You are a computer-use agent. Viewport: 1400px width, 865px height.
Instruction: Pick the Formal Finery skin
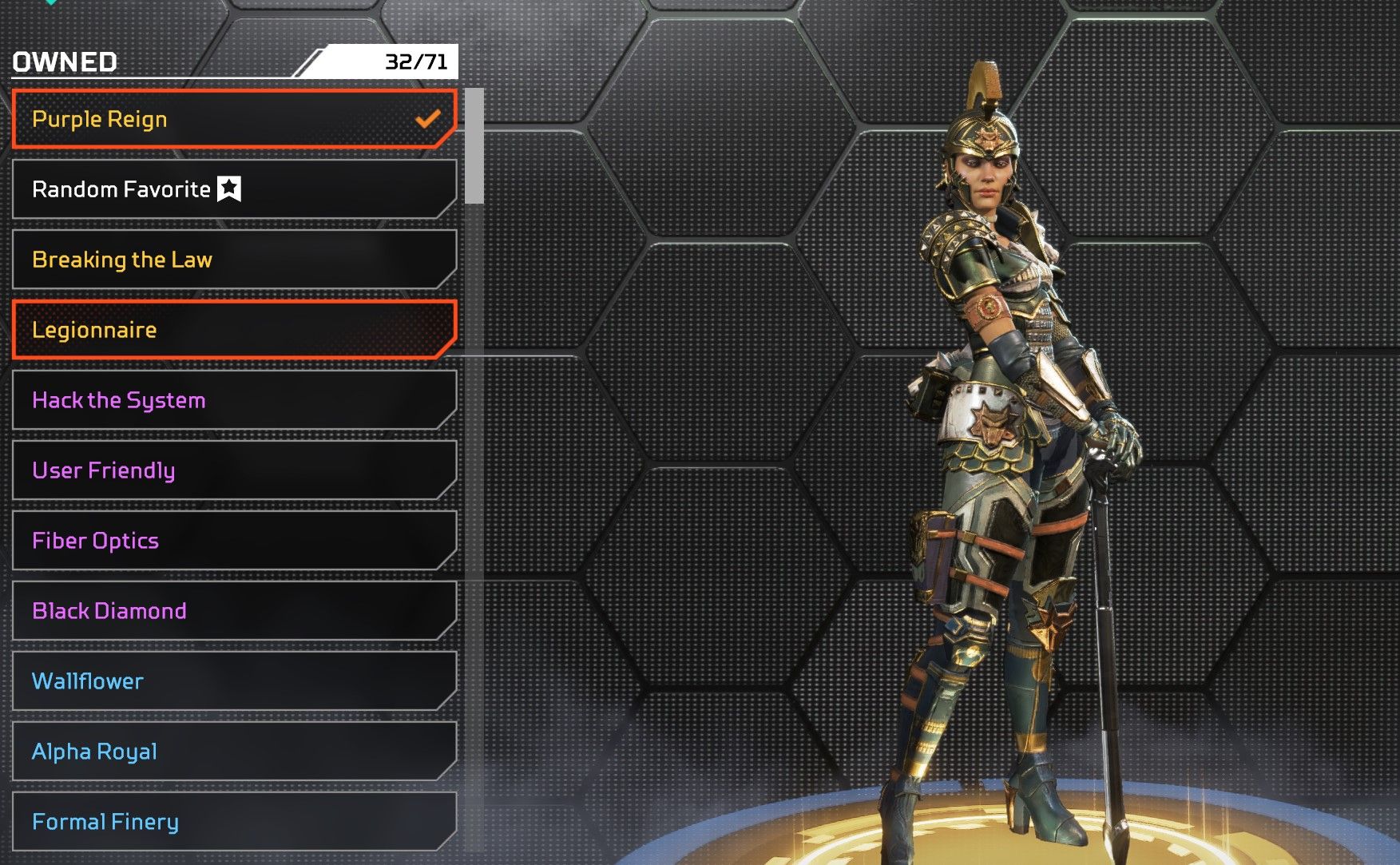[233, 822]
